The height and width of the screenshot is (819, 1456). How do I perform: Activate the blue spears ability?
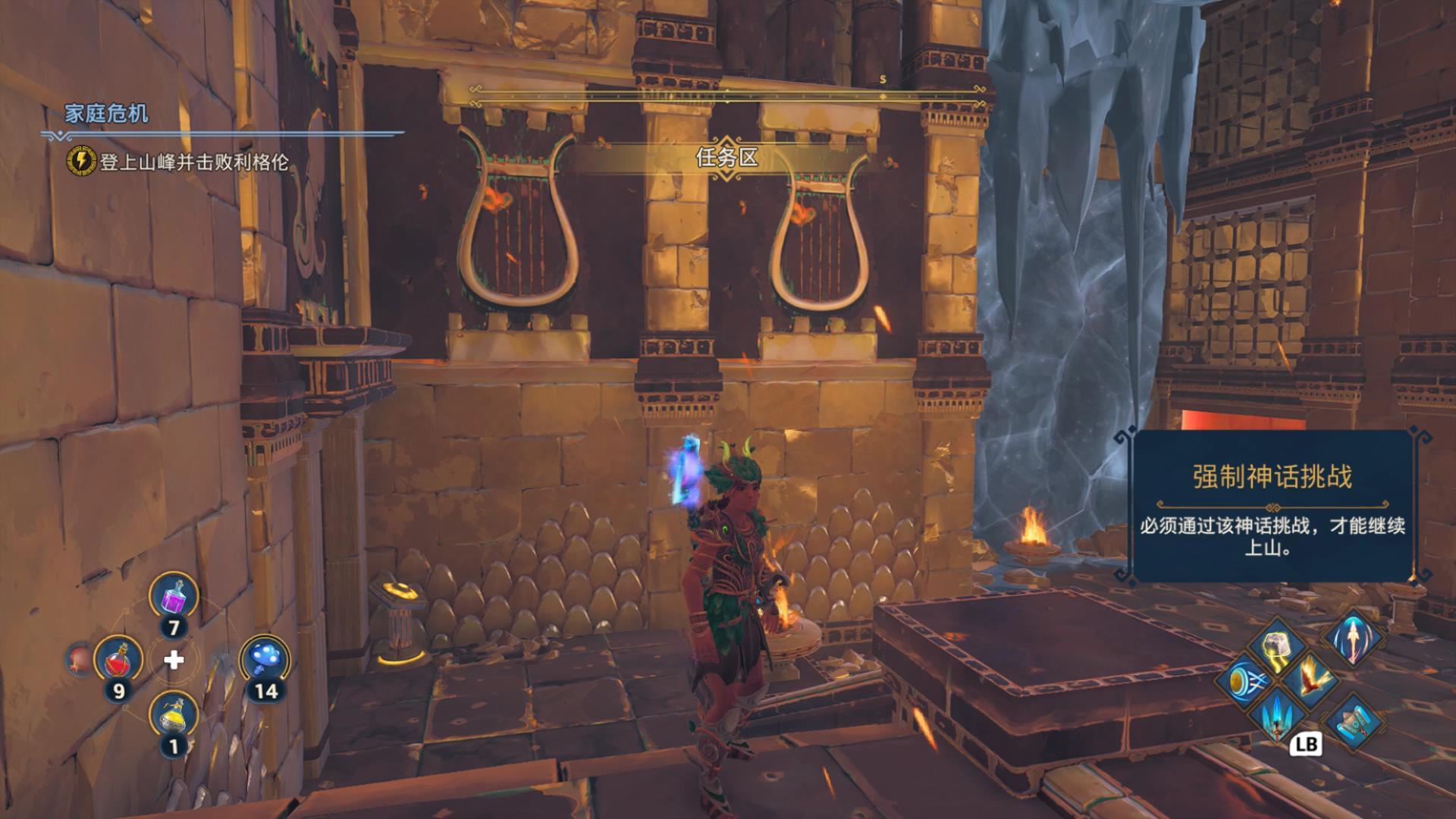click(x=1277, y=714)
